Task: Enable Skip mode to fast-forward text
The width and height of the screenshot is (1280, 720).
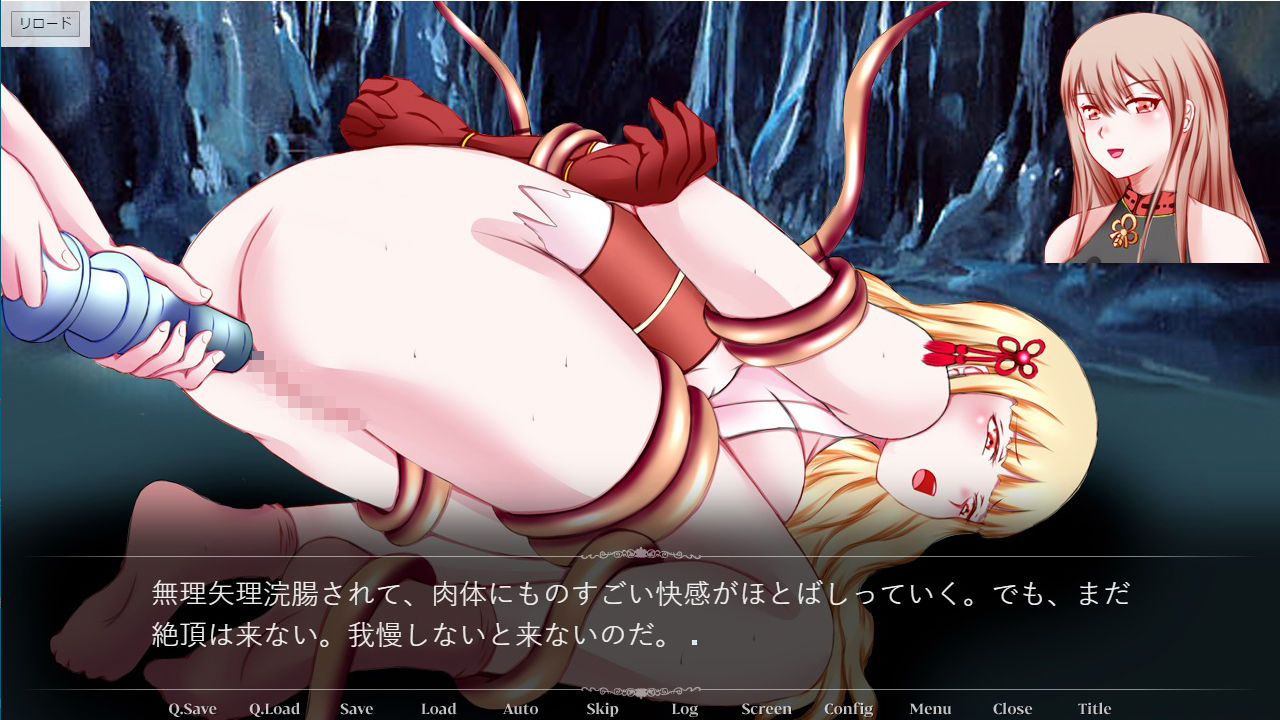Action: 601,708
